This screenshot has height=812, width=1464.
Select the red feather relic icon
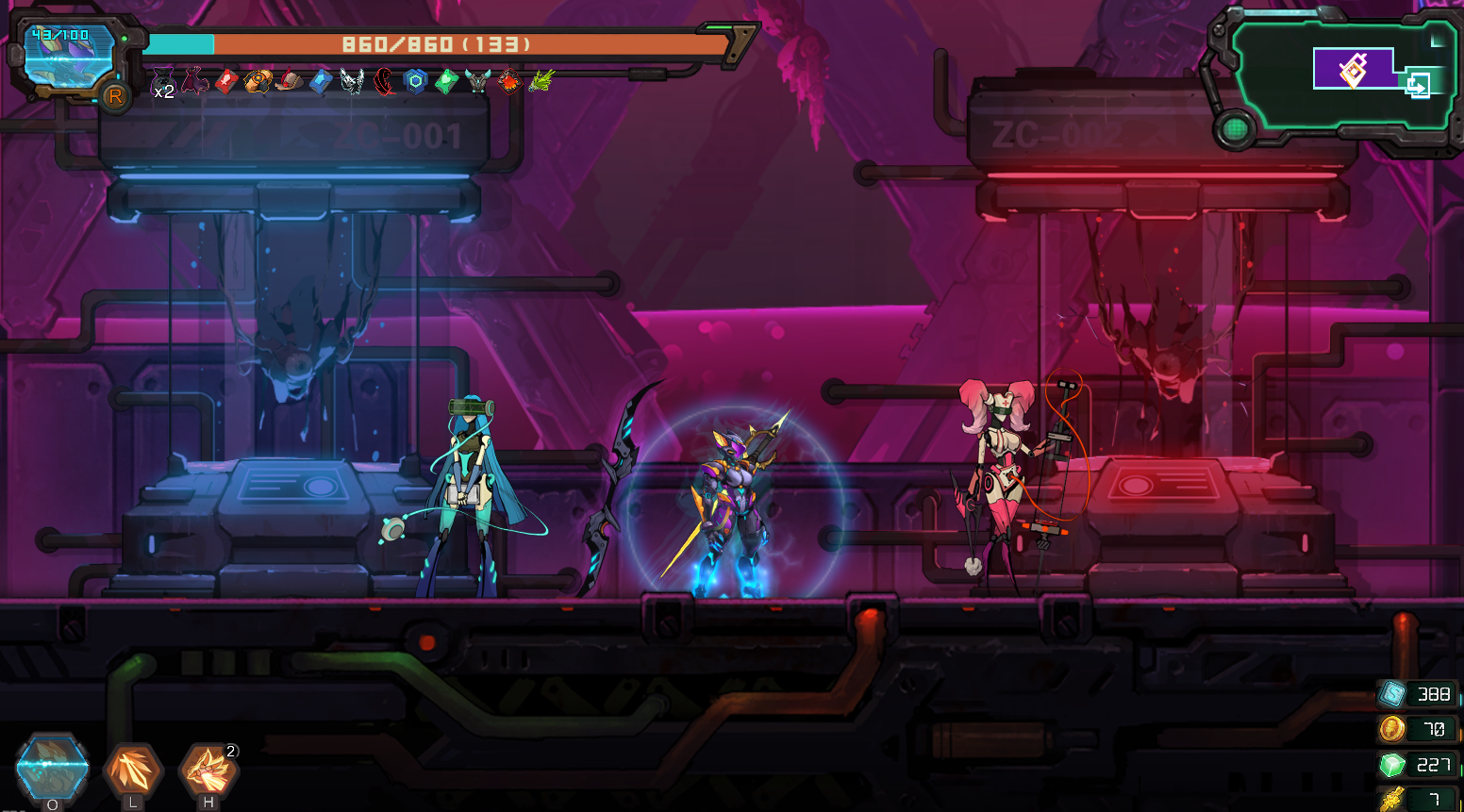coord(384,82)
